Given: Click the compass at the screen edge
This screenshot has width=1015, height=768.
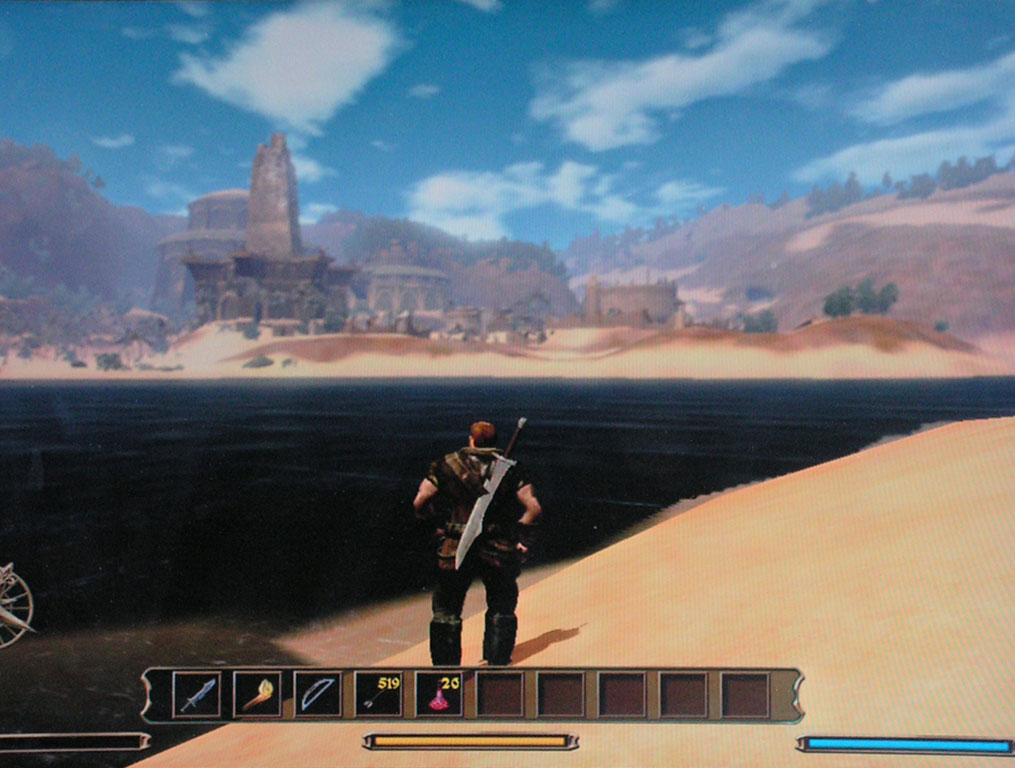Looking at the screenshot, I should pos(14,604).
